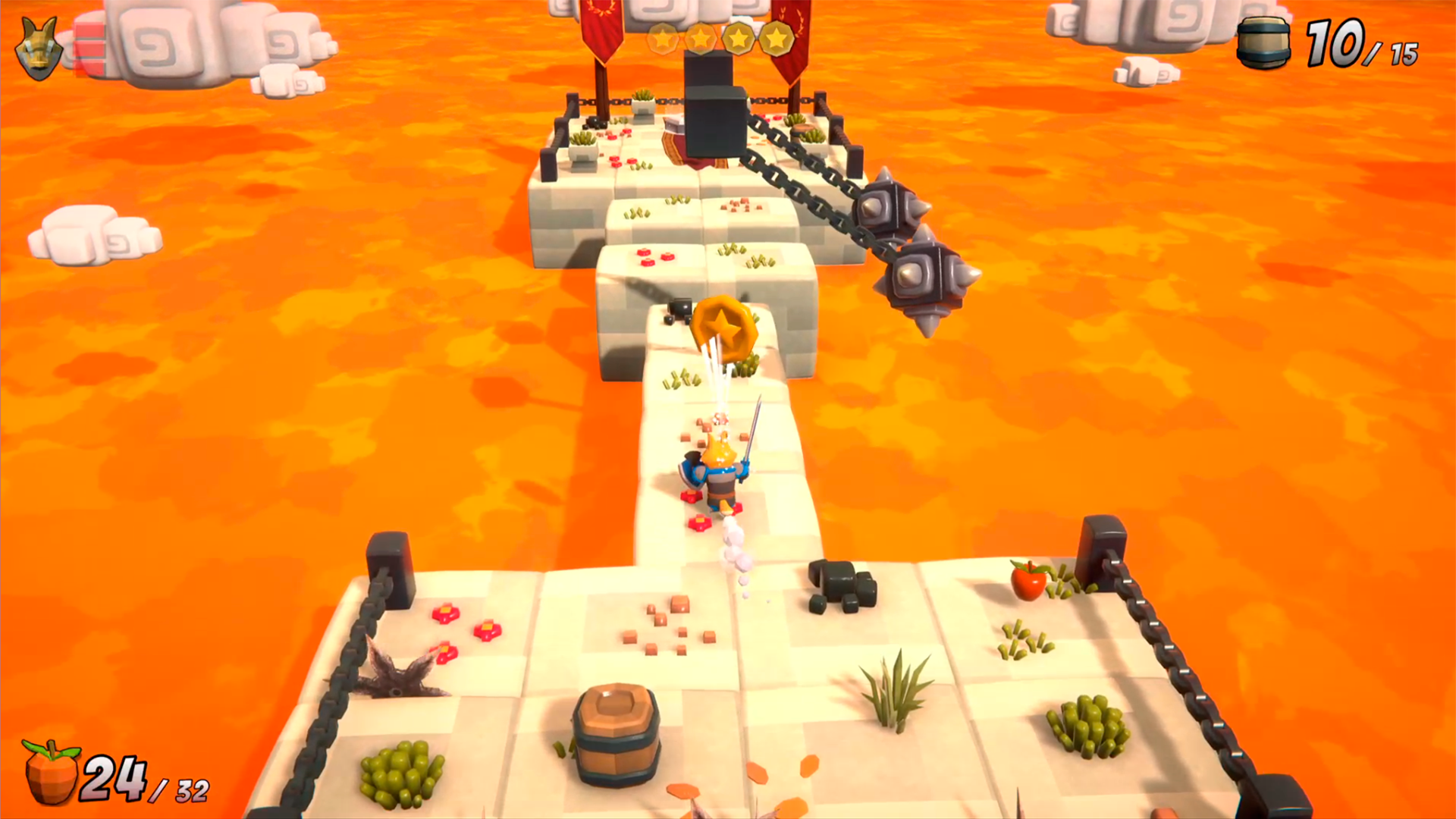This screenshot has height=819, width=1456.
Task: Click the orange fruit collectible icon
Action: point(51,772)
